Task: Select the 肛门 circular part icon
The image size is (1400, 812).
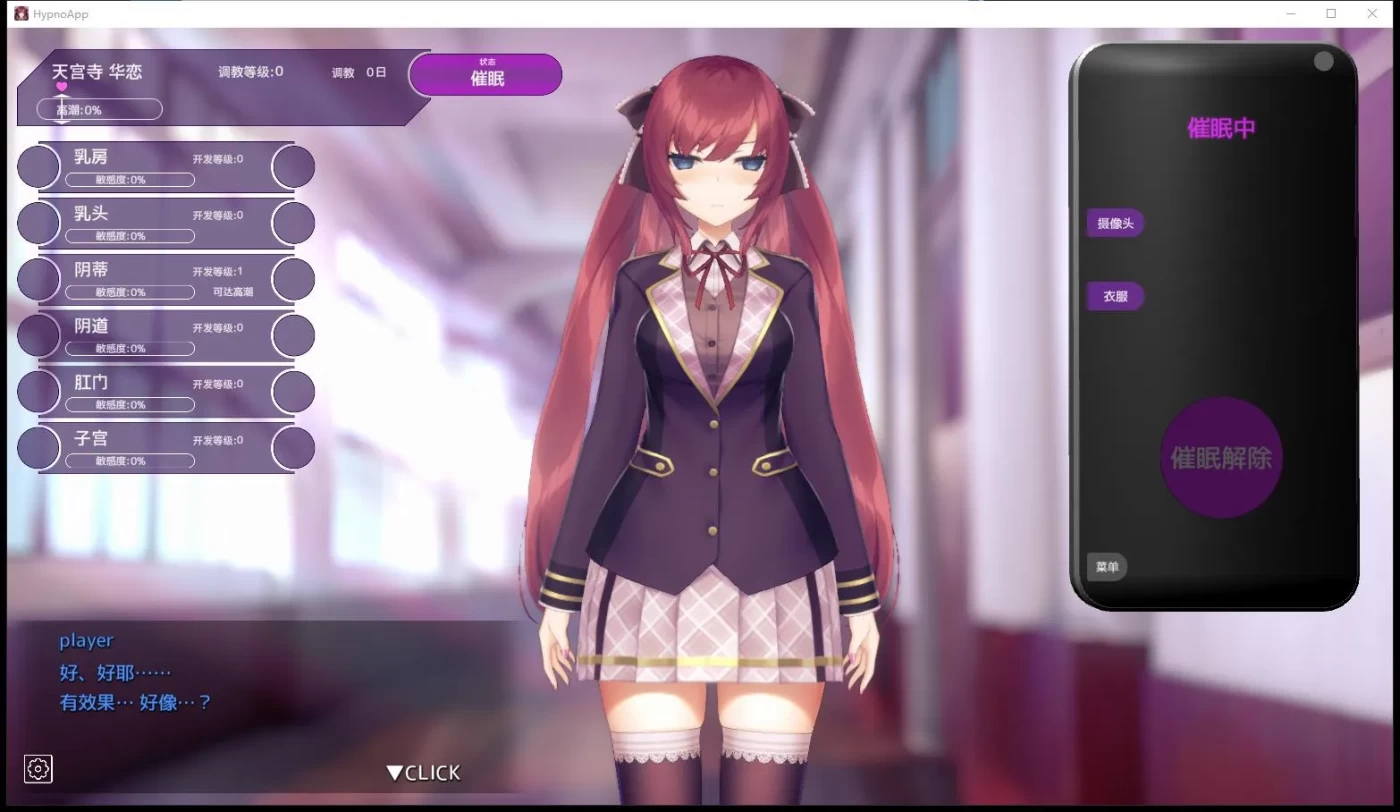Action: 37,391
